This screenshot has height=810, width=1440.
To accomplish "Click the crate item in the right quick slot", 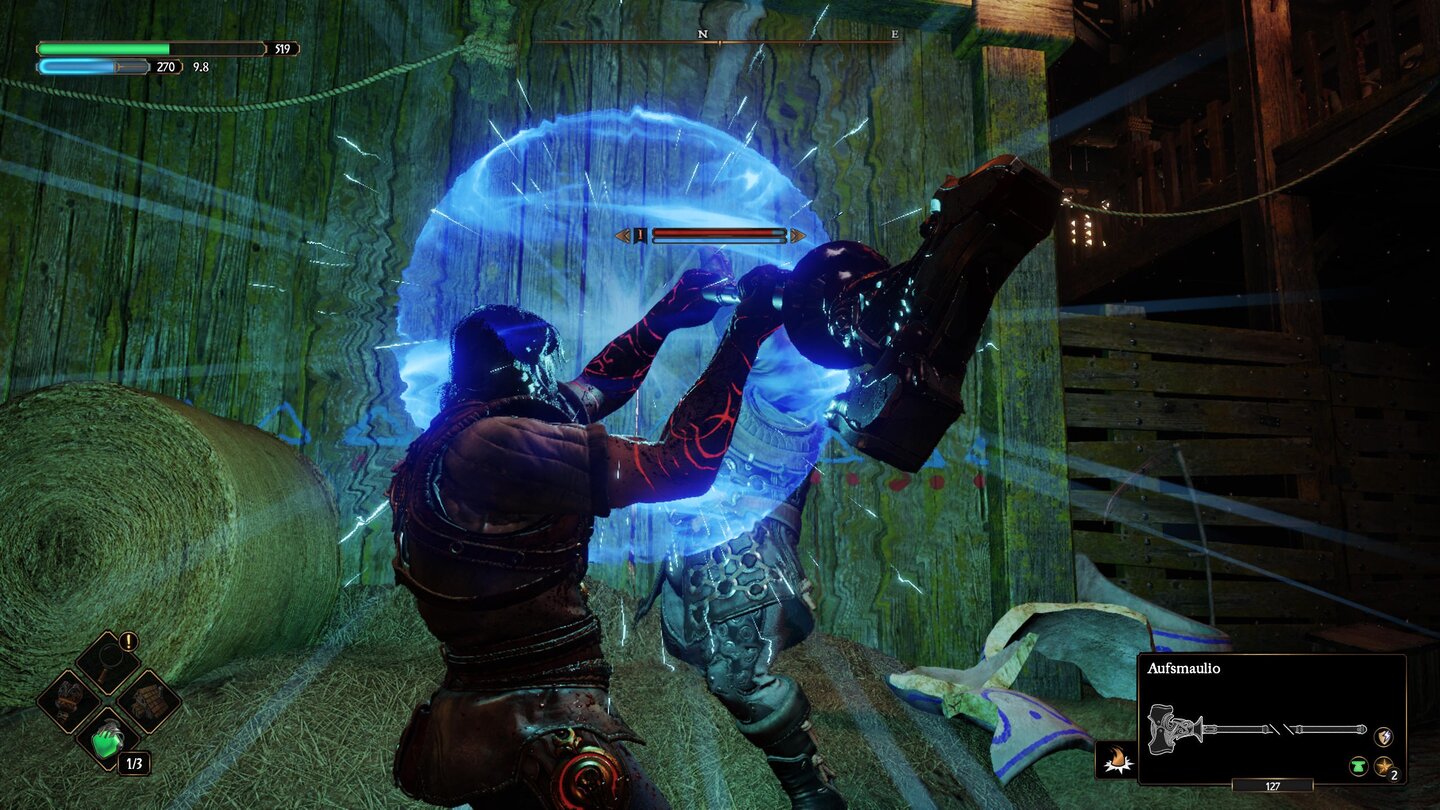I will [147, 700].
